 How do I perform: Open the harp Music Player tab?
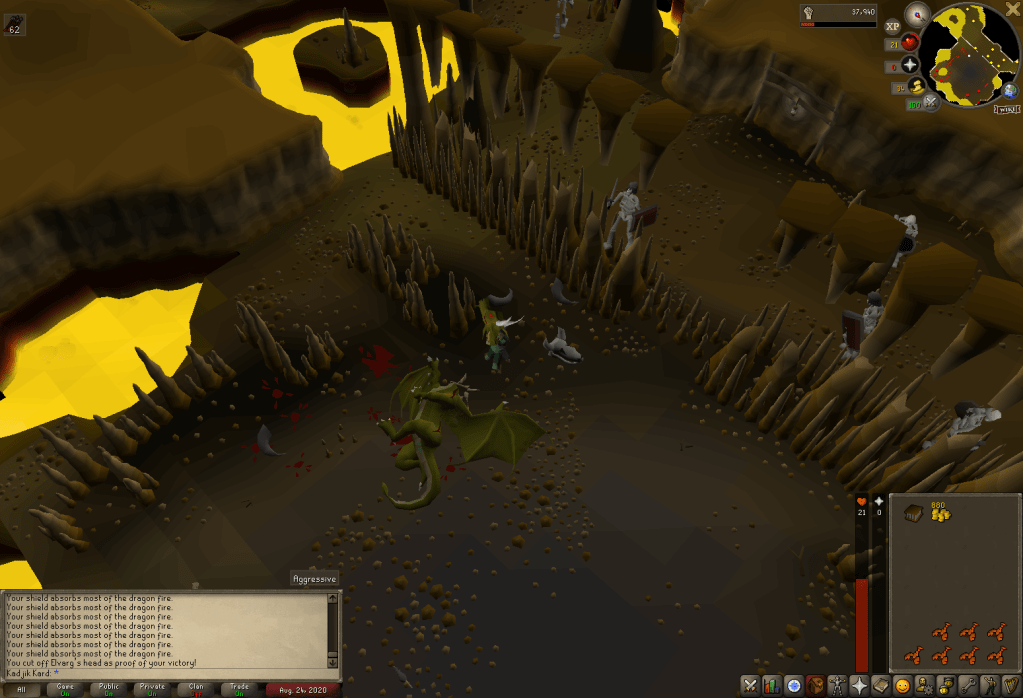(x=1012, y=685)
